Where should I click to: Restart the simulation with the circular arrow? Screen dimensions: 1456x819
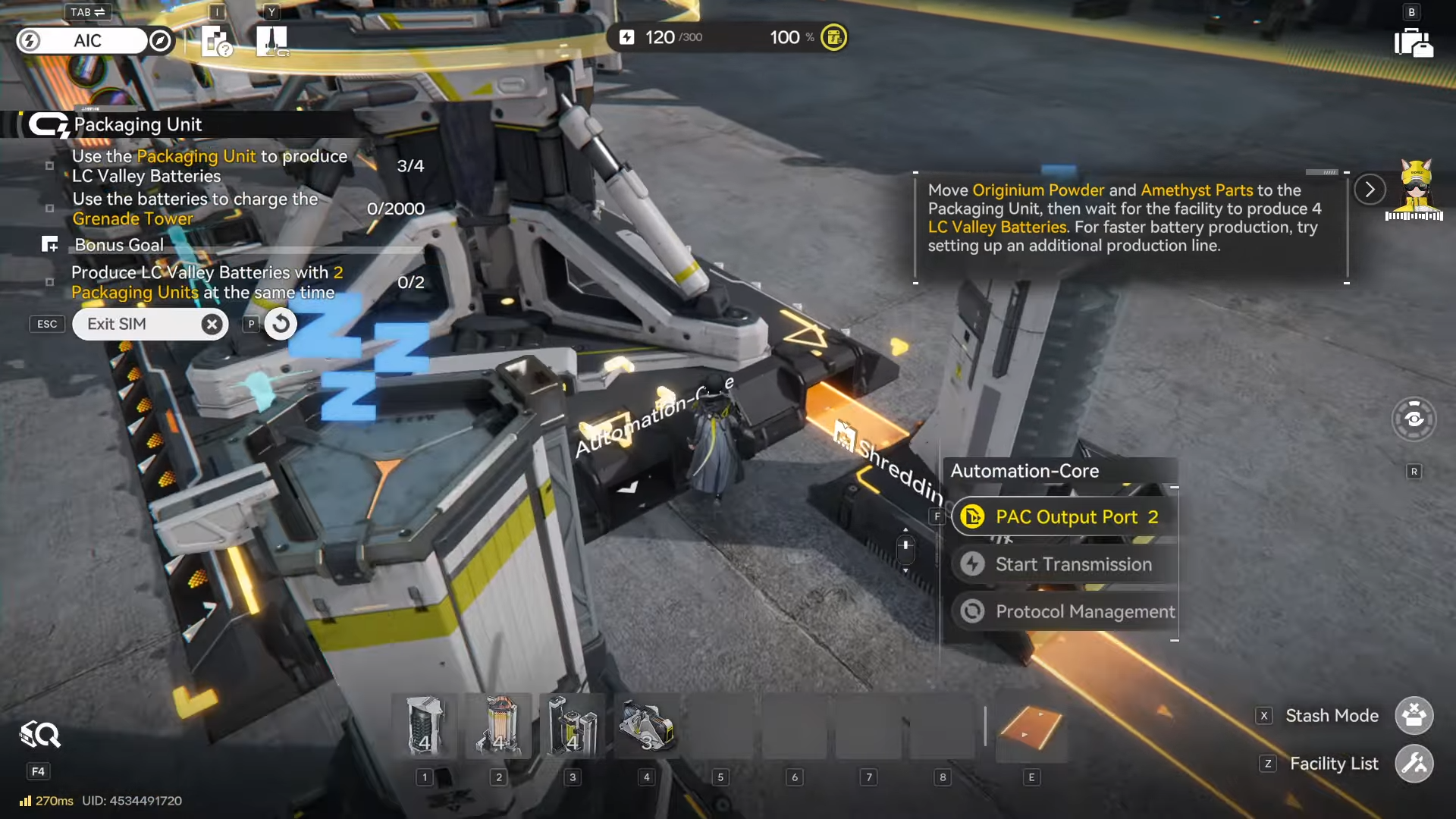click(281, 325)
